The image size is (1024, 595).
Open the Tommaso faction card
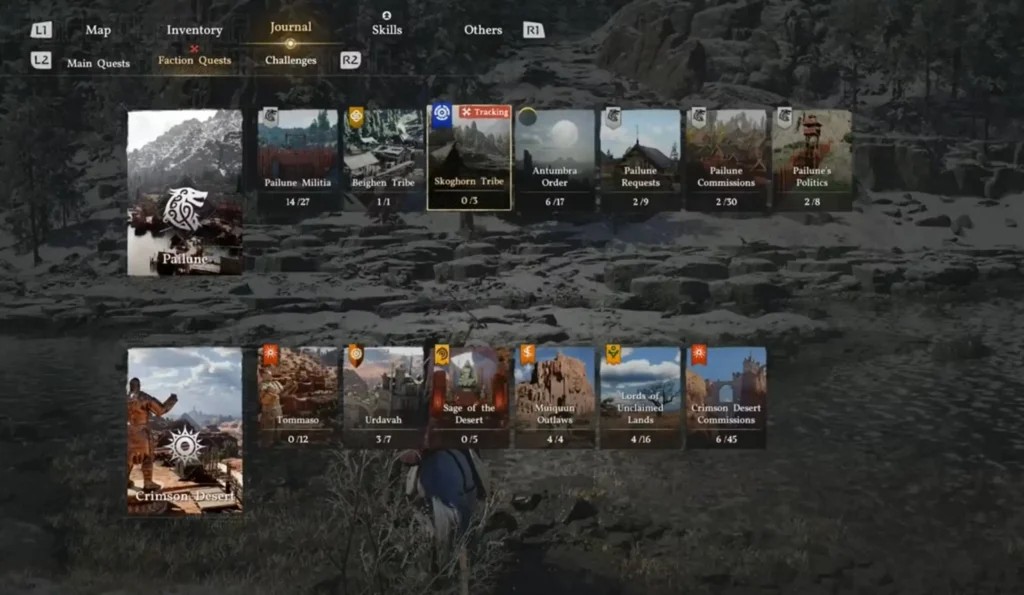(297, 397)
